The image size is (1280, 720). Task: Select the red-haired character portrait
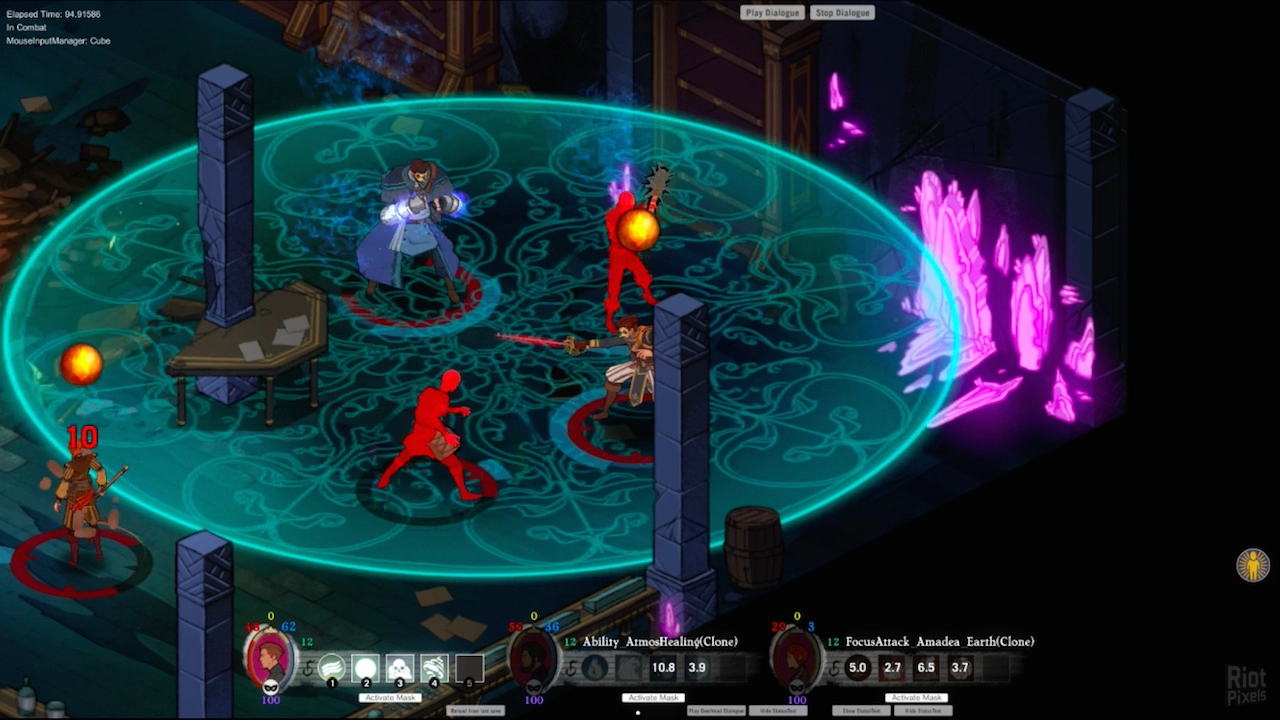click(796, 659)
